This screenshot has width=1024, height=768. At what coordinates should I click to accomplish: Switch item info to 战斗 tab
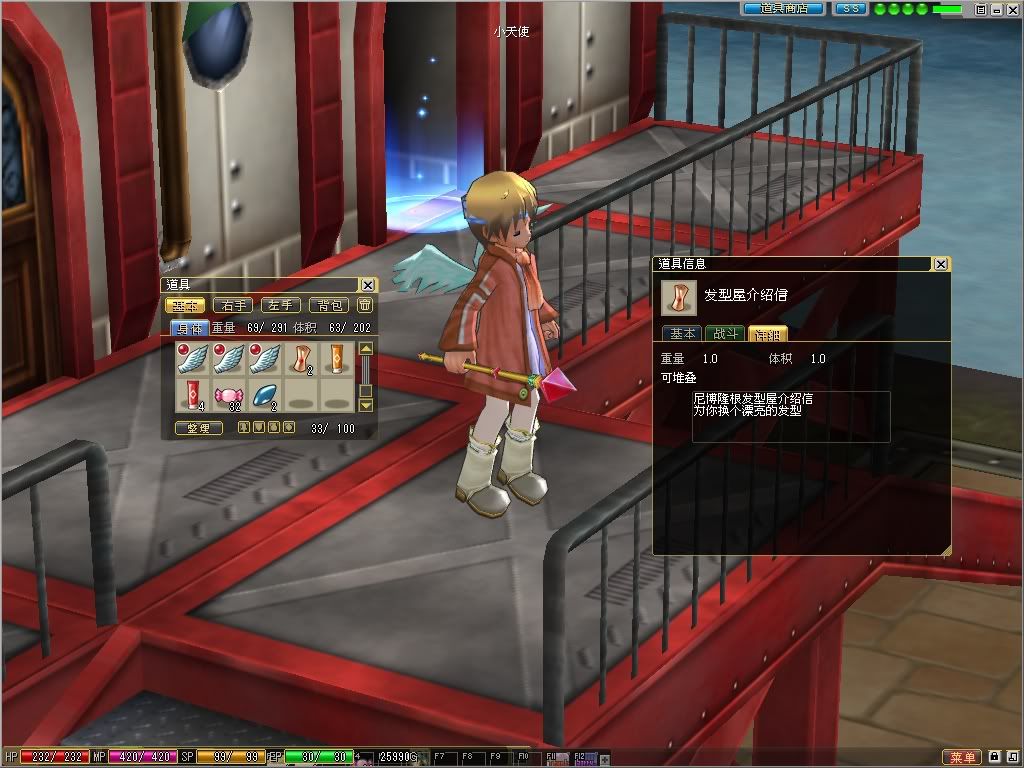pyautogui.click(x=724, y=334)
